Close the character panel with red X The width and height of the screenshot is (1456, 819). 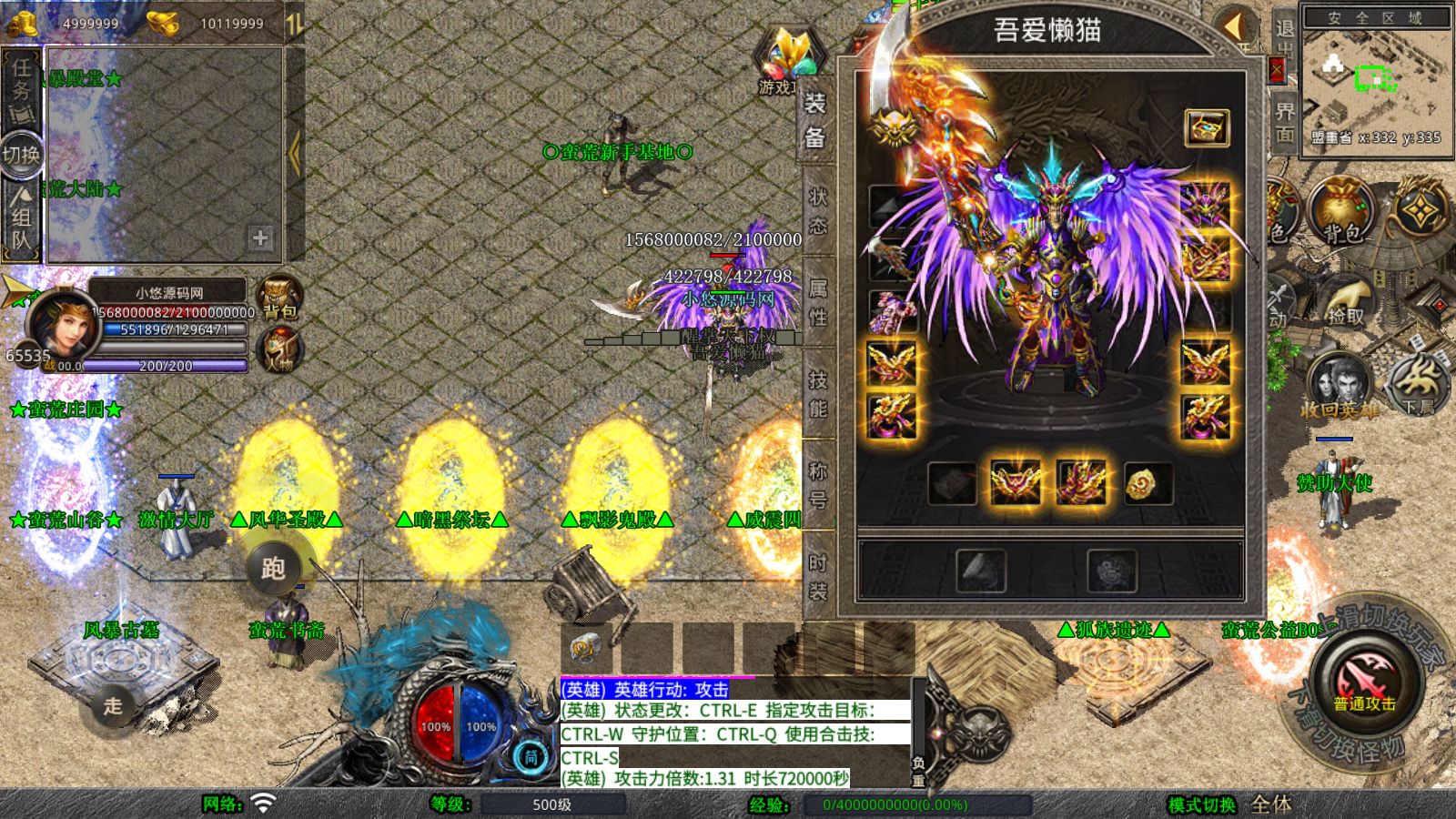coord(1277,70)
